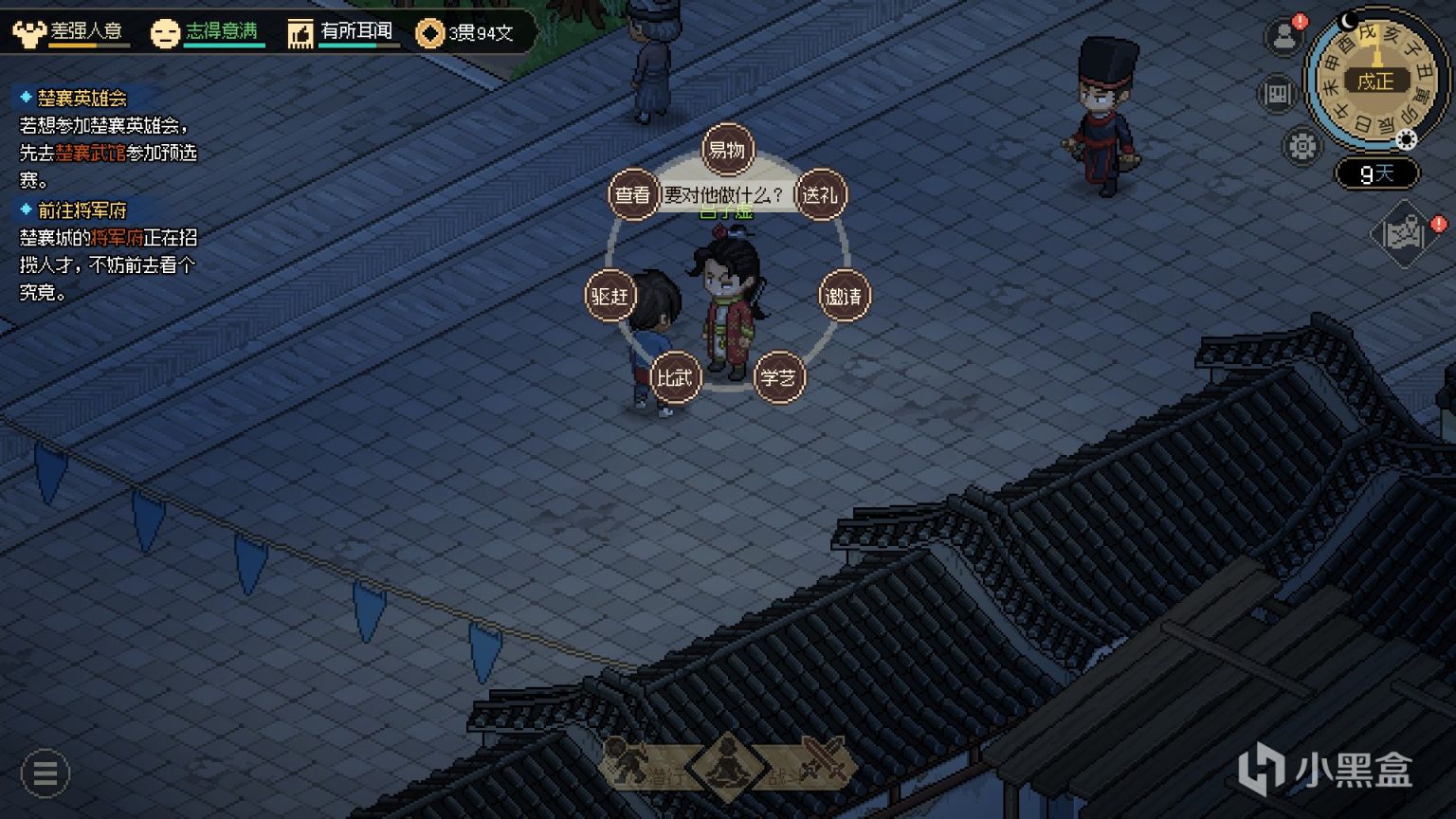This screenshot has height=819, width=1456.
Task: Open the hamburger menu in bottom-left corner
Action: 44,773
